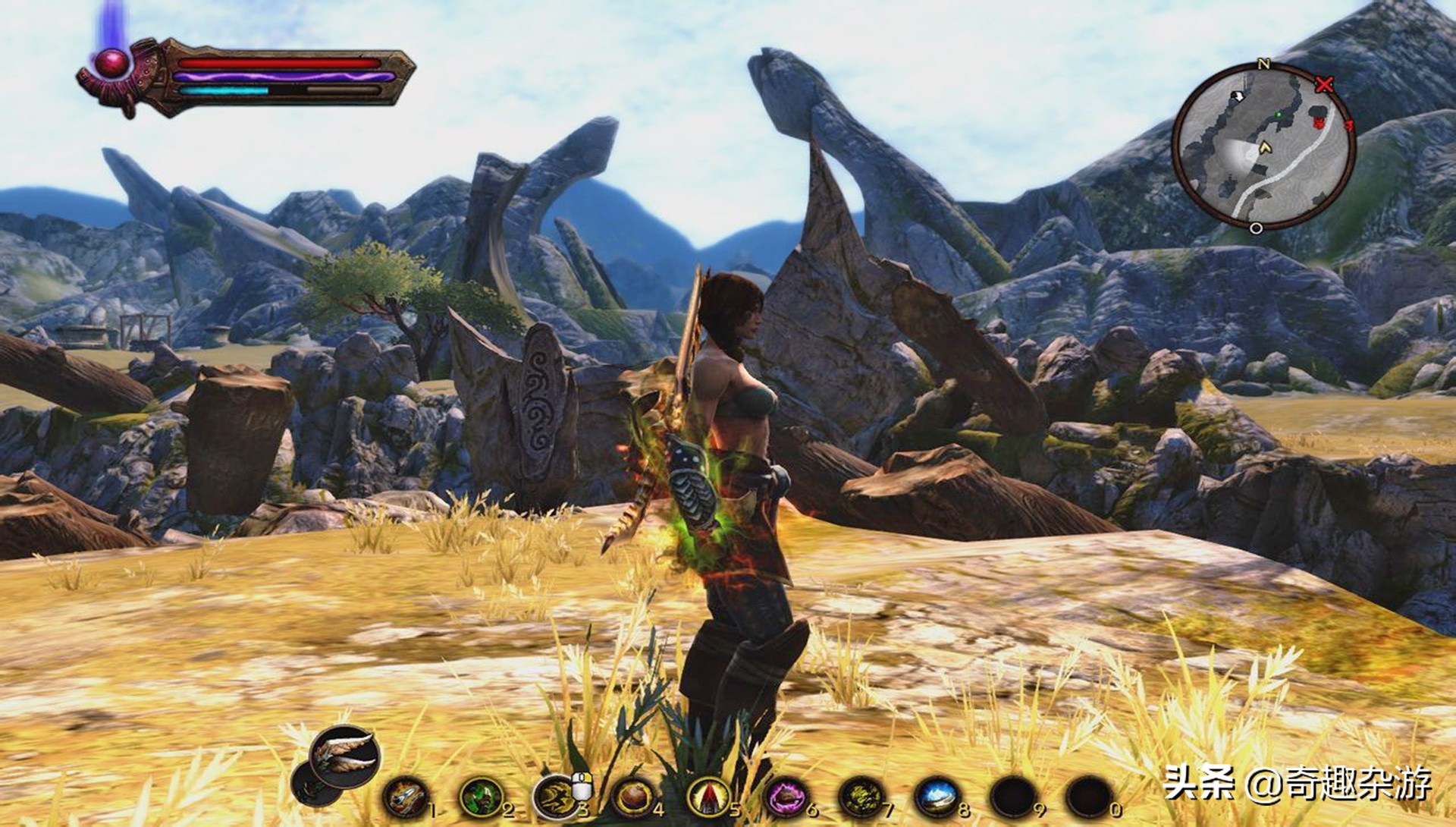Use the green ability in slot 2

480,797
